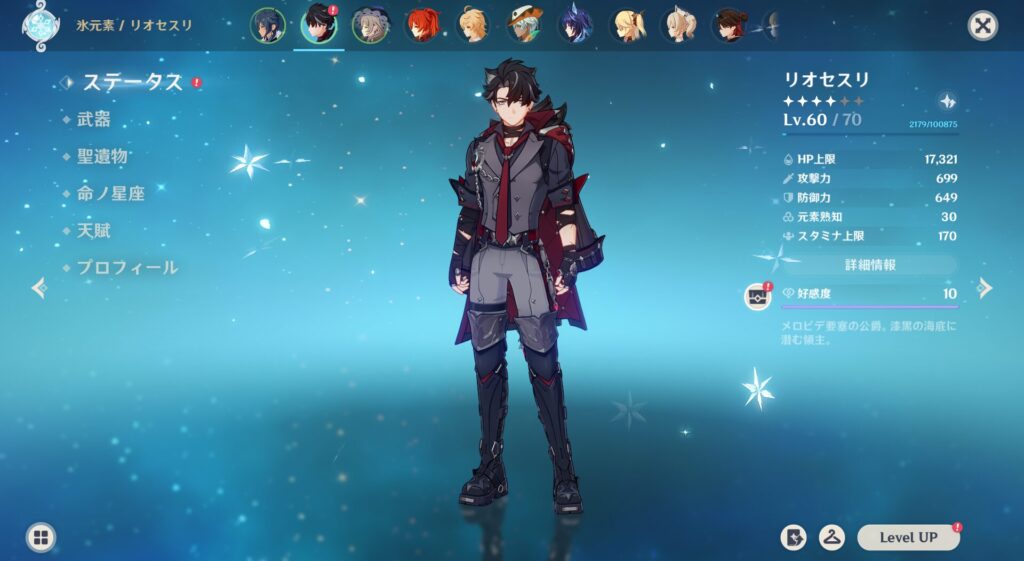Go to the next character with right arrow
The image size is (1024, 561).
[x=985, y=288]
